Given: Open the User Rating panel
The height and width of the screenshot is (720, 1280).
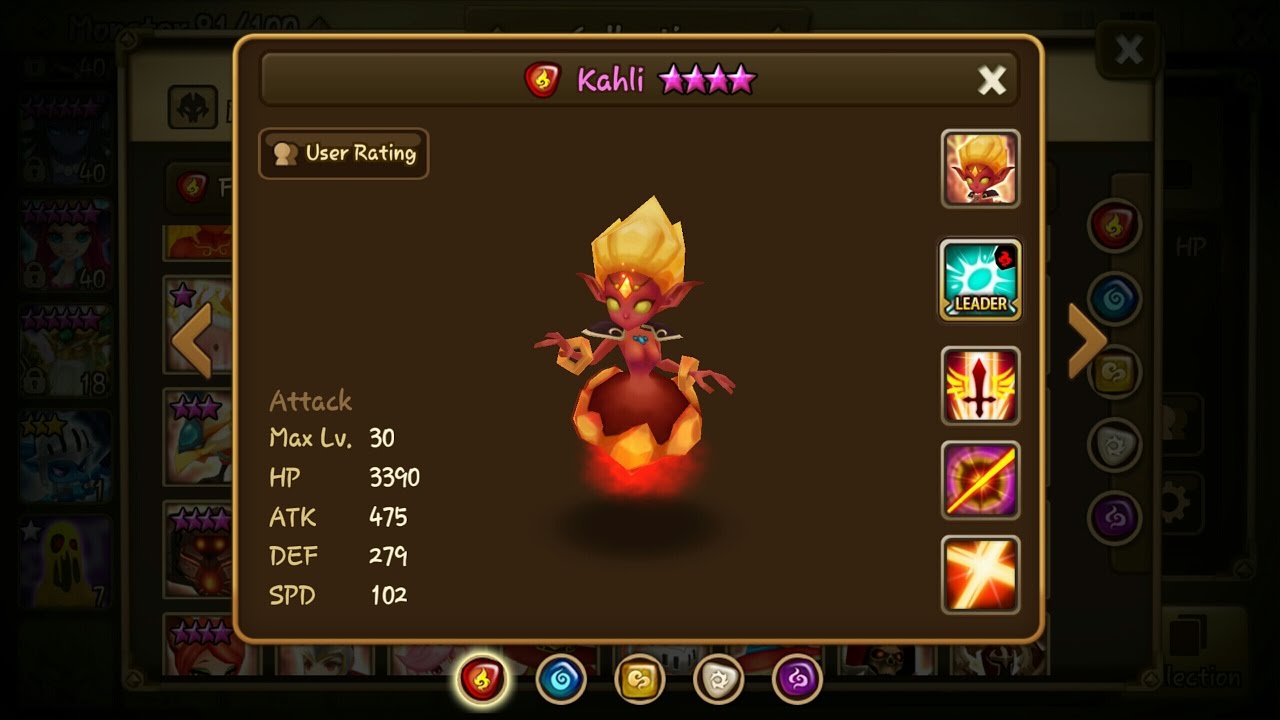Looking at the screenshot, I should (344, 153).
